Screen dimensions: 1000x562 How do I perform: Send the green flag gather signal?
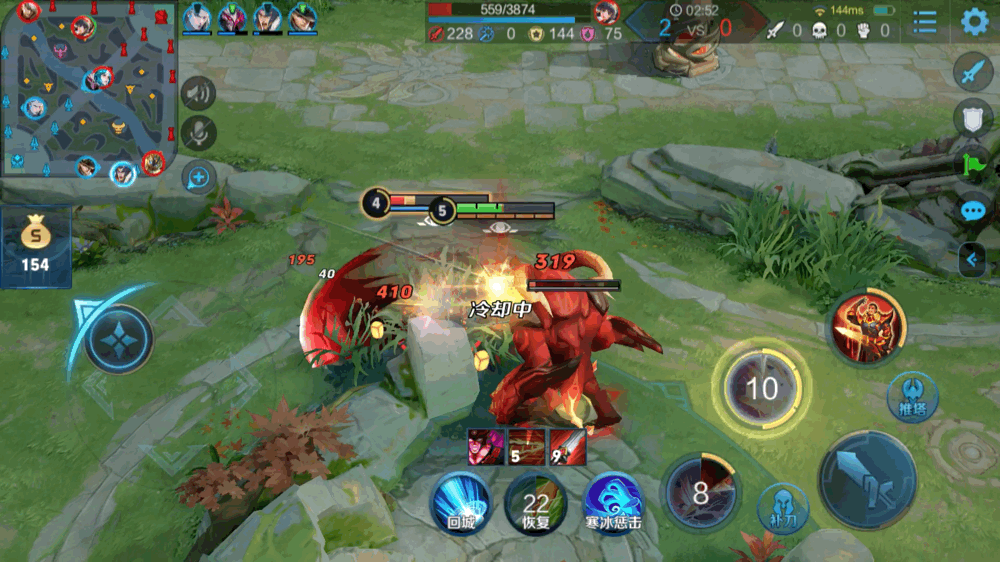click(x=973, y=164)
